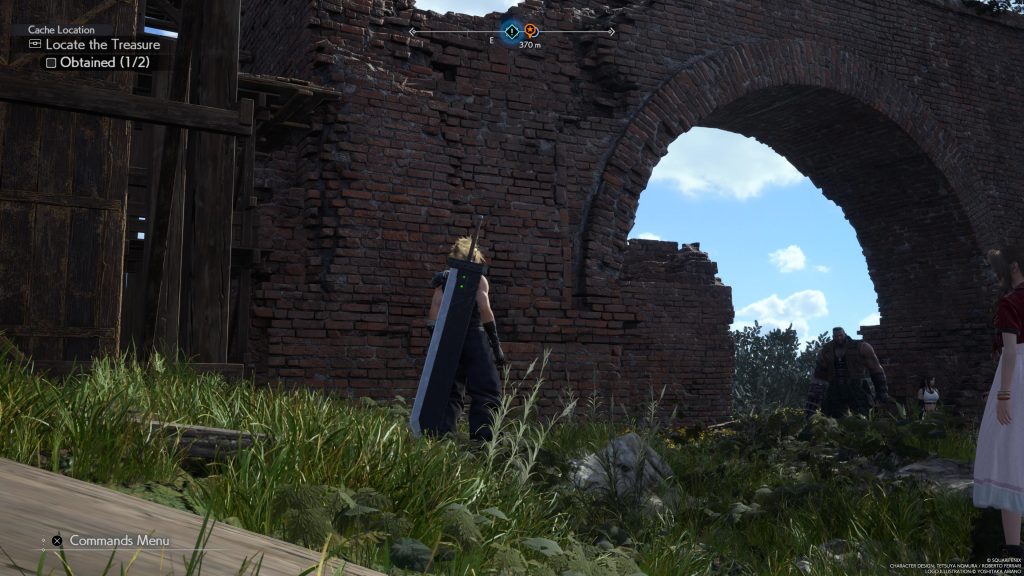Tick the Obtained (1/2) checkbox
This screenshot has height=576, width=1024.
click(x=49, y=62)
